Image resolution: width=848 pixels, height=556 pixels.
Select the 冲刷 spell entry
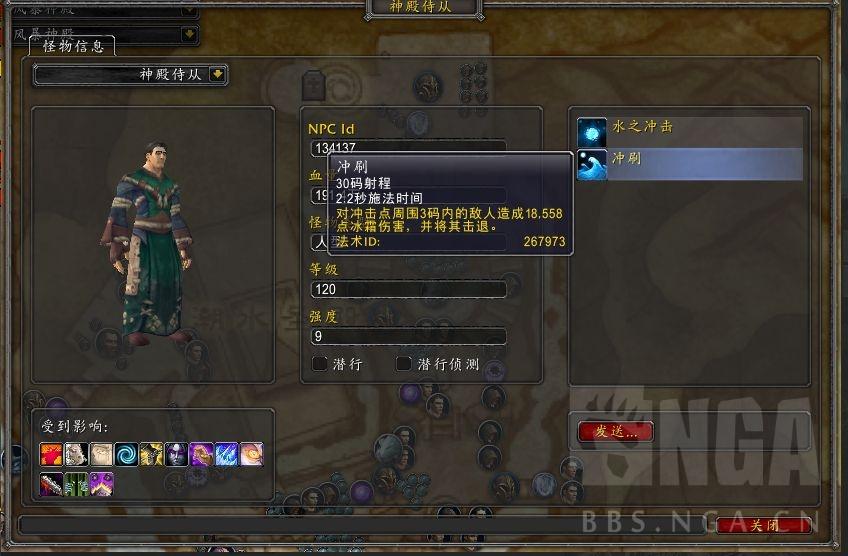[690, 163]
